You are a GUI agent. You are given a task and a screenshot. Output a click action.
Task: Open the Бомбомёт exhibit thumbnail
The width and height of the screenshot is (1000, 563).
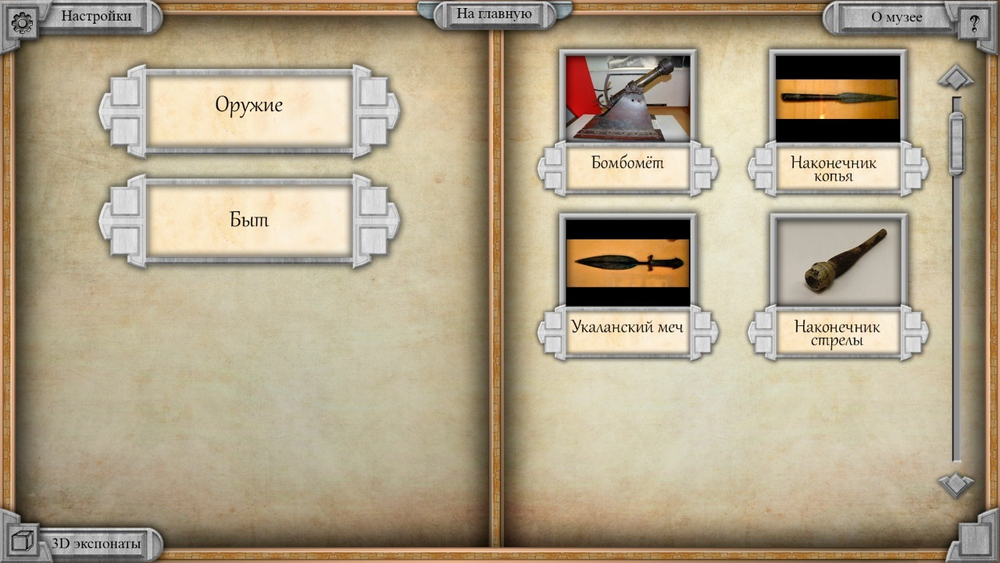tap(628, 97)
